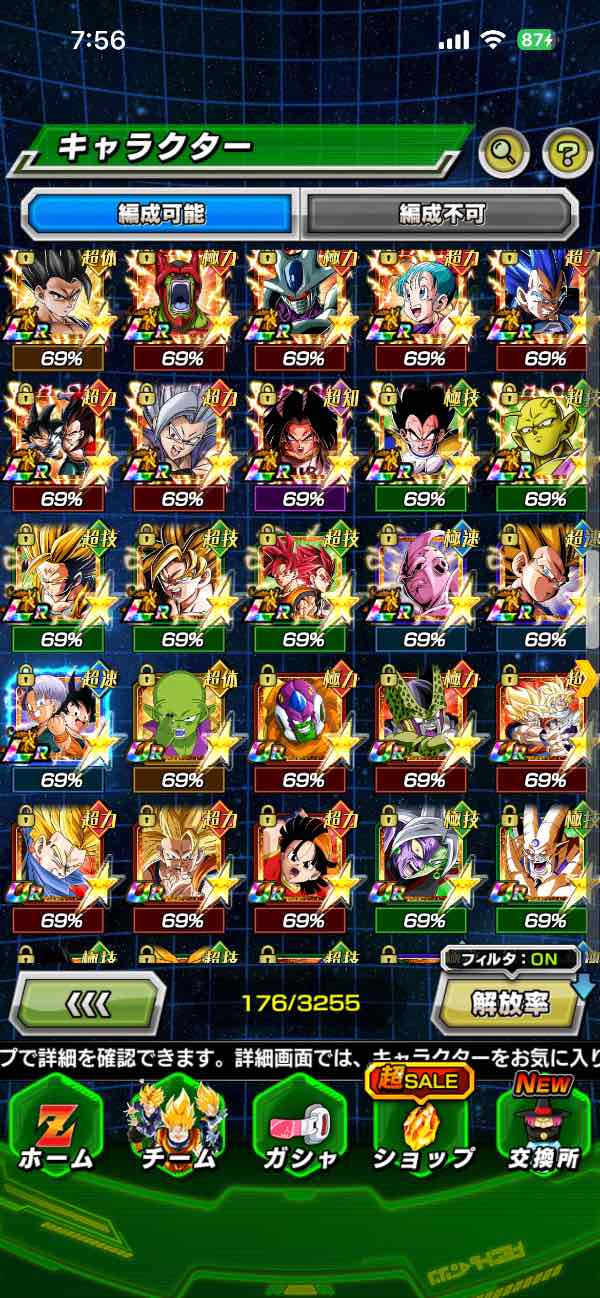
Task: Open the magnifying glass search
Action: pyautogui.click(x=505, y=153)
